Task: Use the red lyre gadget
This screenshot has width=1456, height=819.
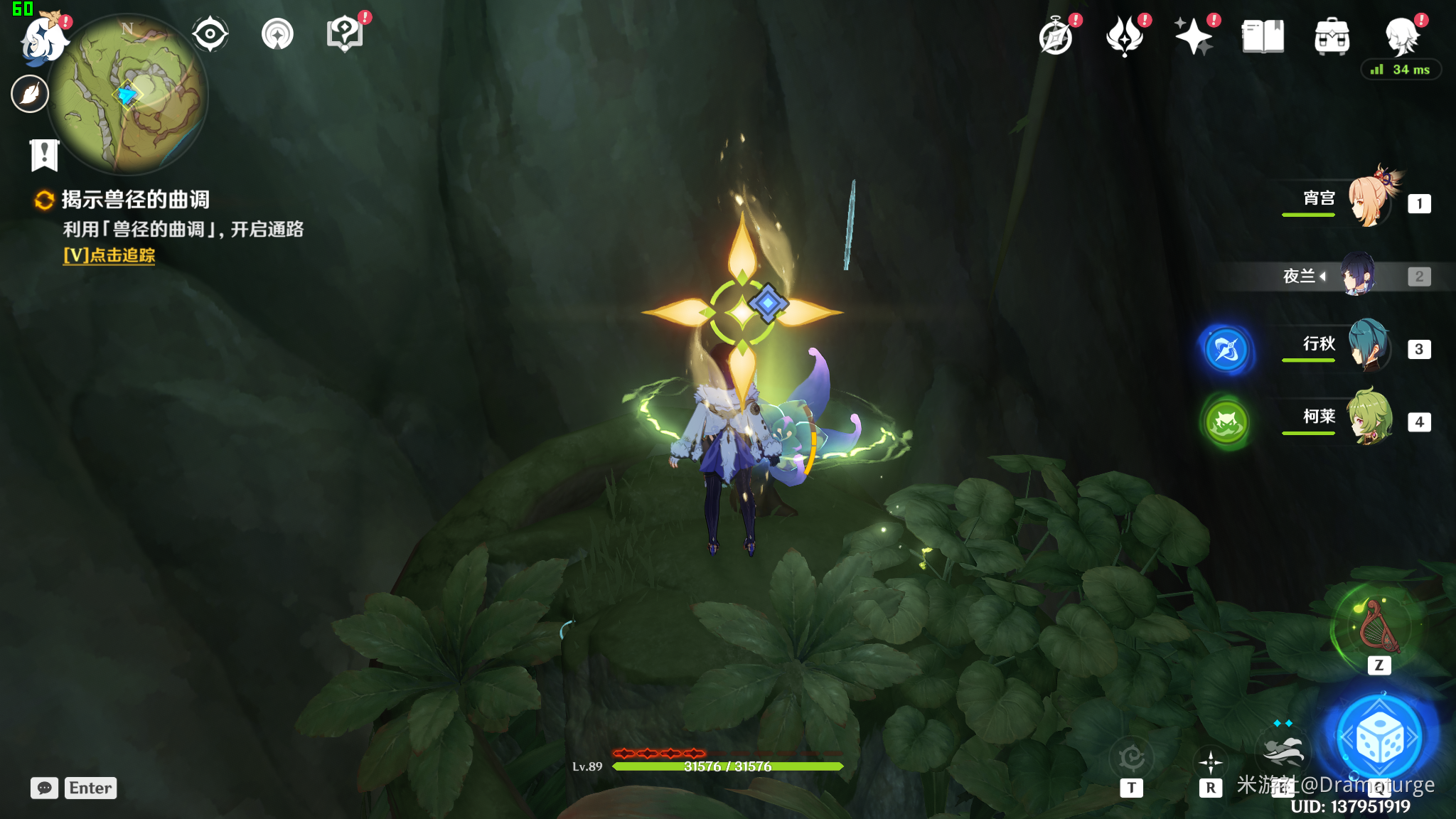Action: (1378, 627)
